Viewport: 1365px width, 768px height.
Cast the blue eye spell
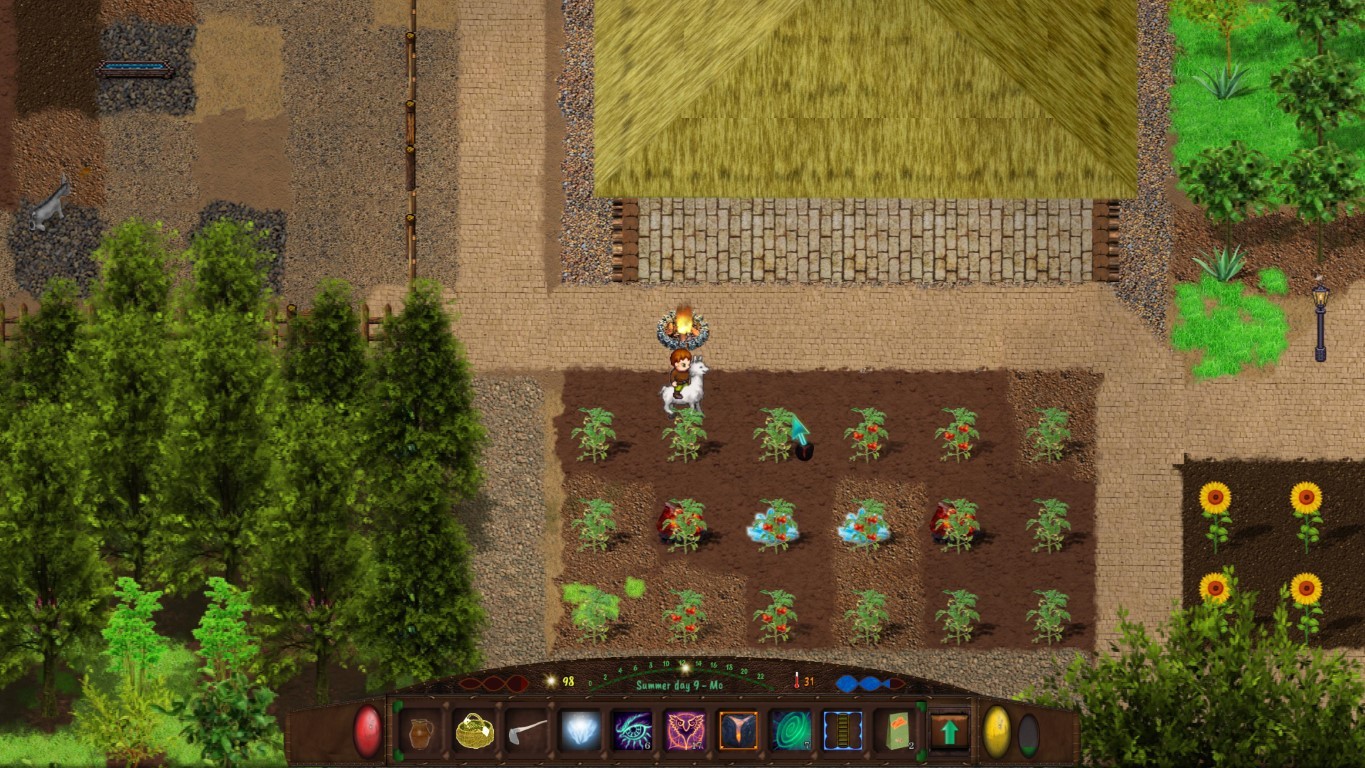tap(632, 731)
